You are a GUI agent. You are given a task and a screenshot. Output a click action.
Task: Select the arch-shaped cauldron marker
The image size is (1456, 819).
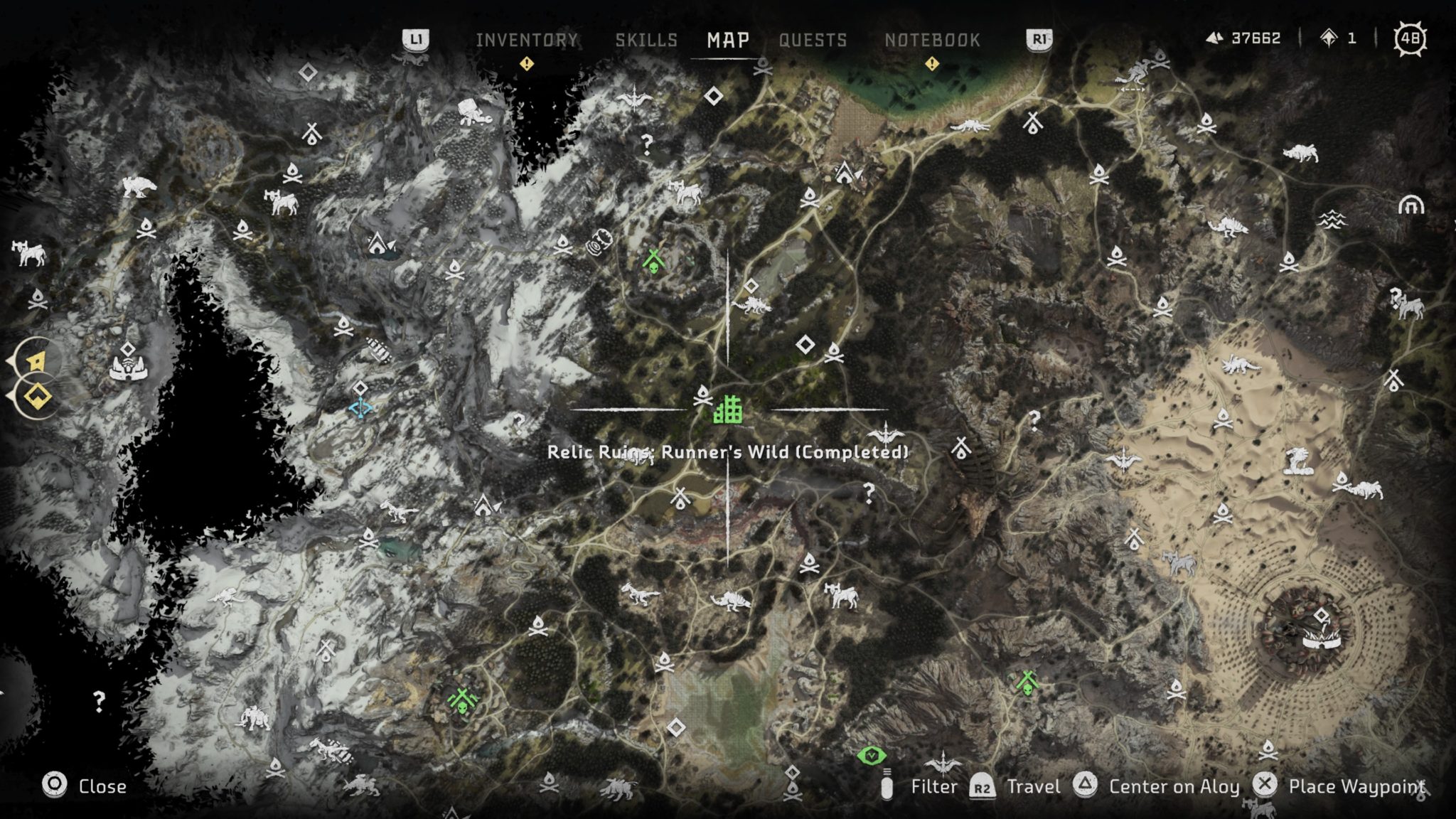[1411, 205]
